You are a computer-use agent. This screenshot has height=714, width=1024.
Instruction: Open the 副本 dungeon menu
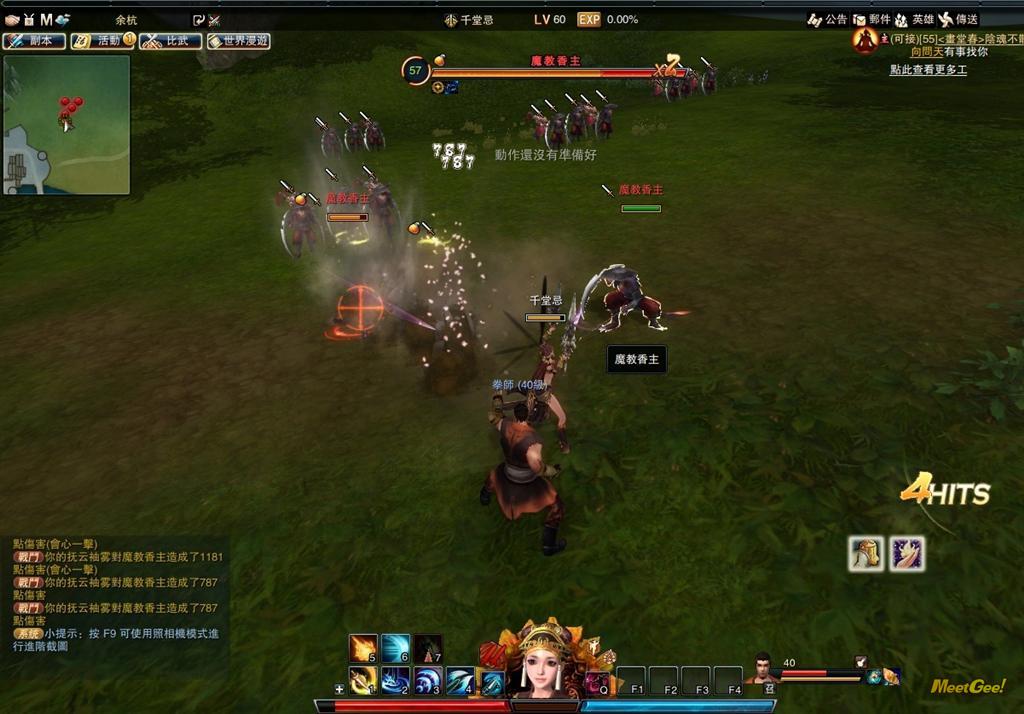[34, 41]
